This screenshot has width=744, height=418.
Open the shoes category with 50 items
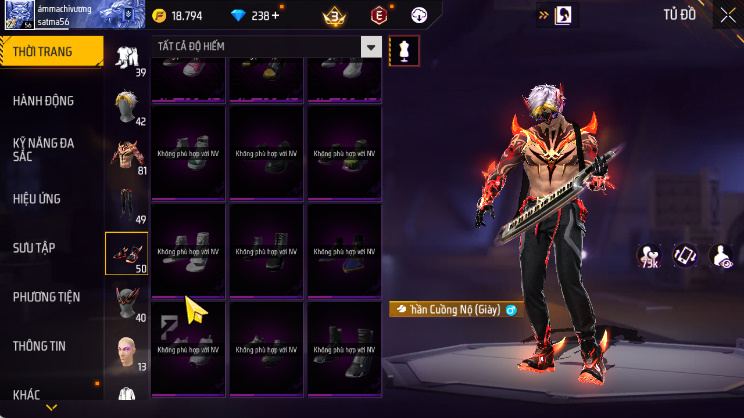coord(127,253)
